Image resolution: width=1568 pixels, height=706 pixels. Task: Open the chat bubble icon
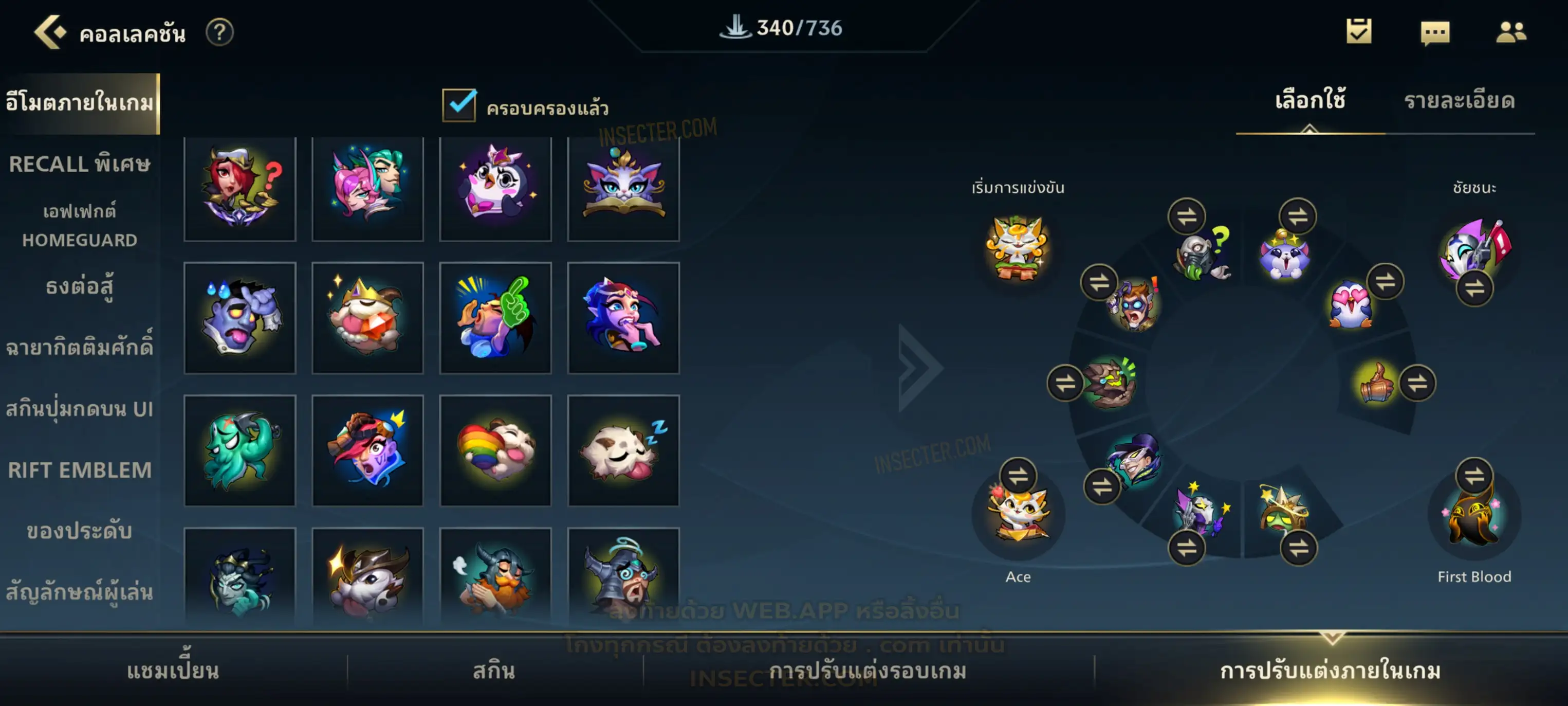pyautogui.click(x=1435, y=32)
